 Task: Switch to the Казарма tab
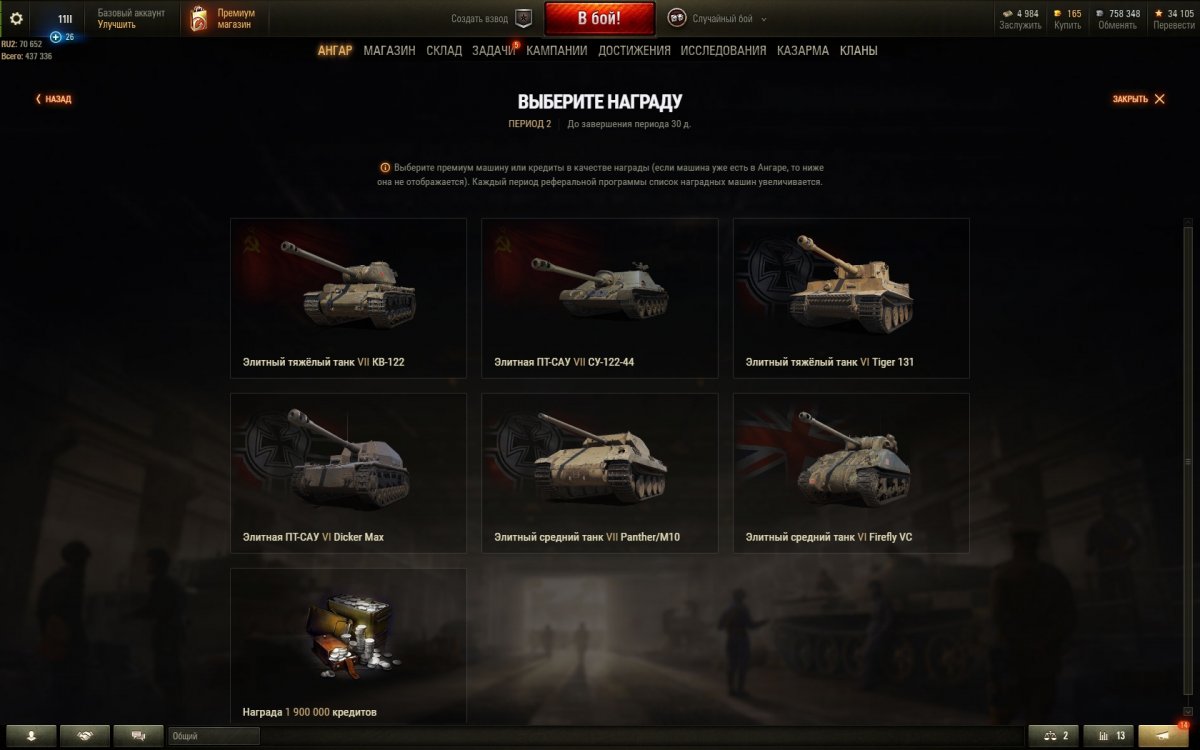(803, 51)
